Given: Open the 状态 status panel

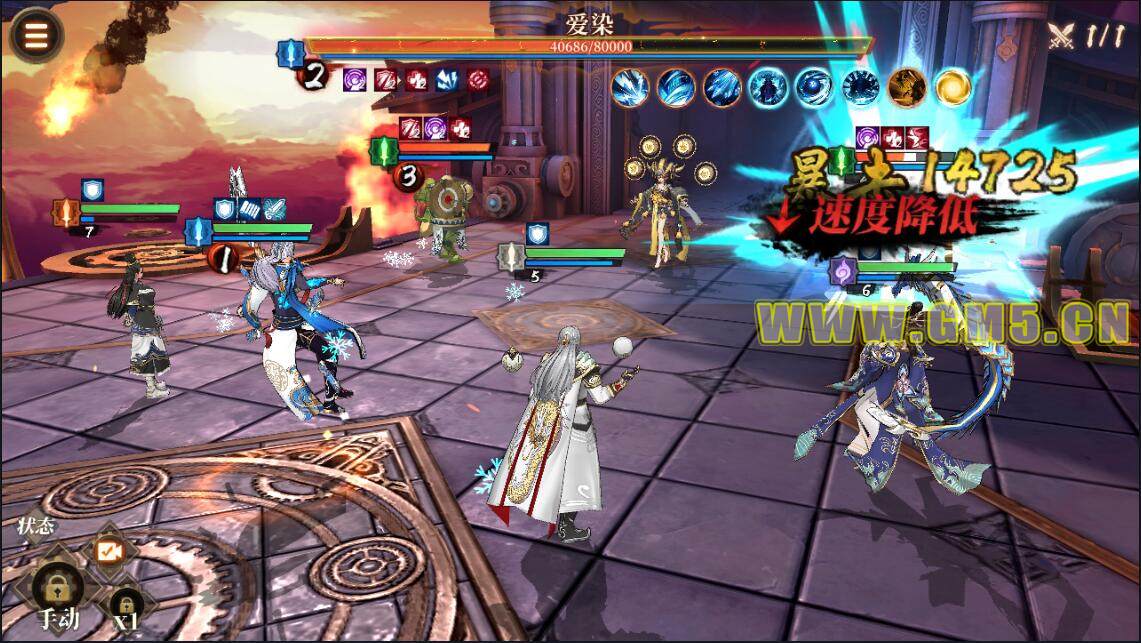Looking at the screenshot, I should 36,526.
